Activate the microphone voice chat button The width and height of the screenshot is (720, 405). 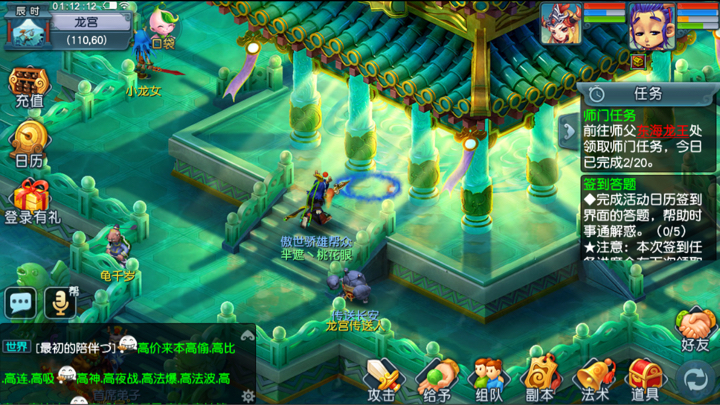click(61, 301)
